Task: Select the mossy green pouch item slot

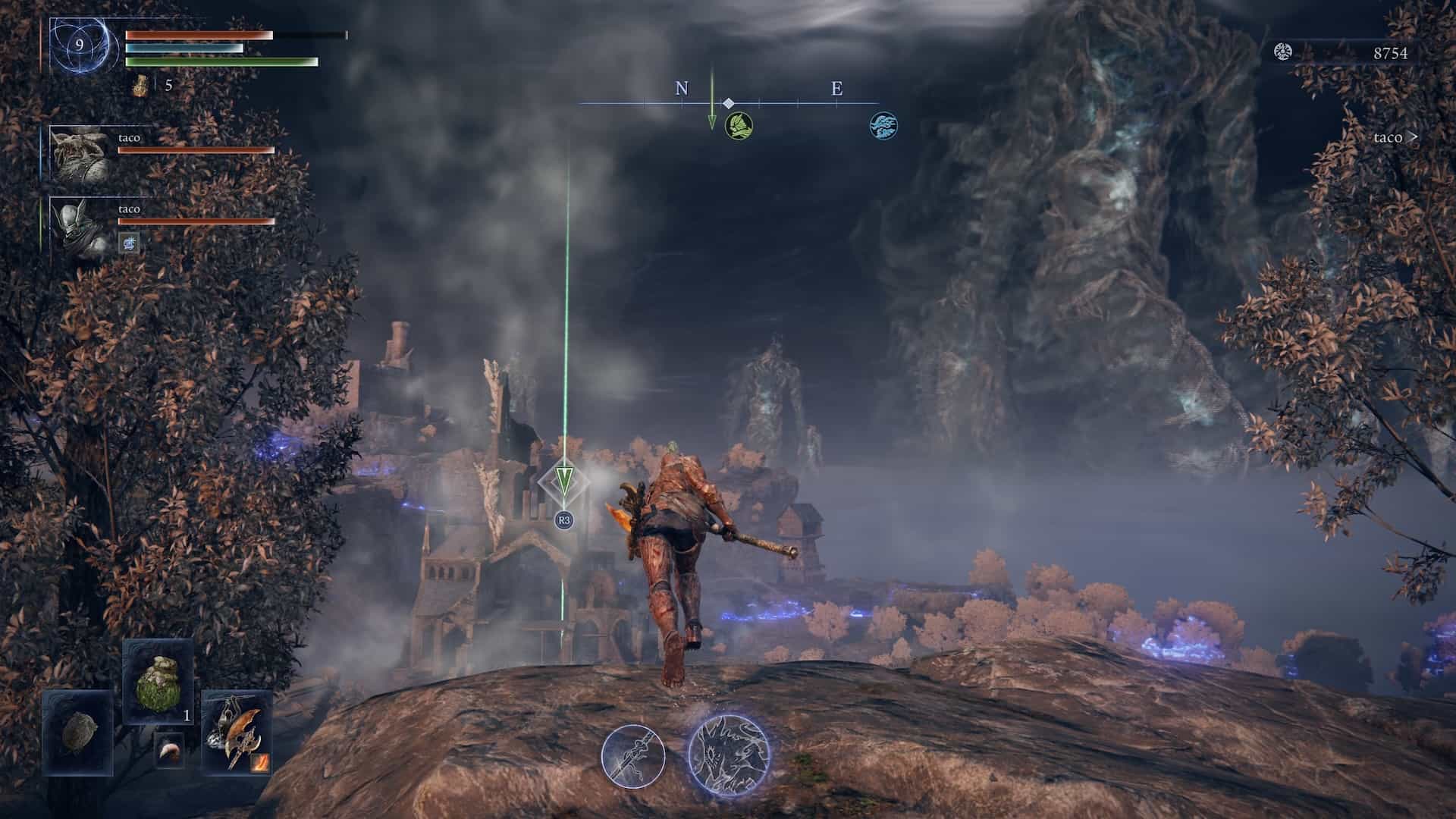Action: coord(158,681)
